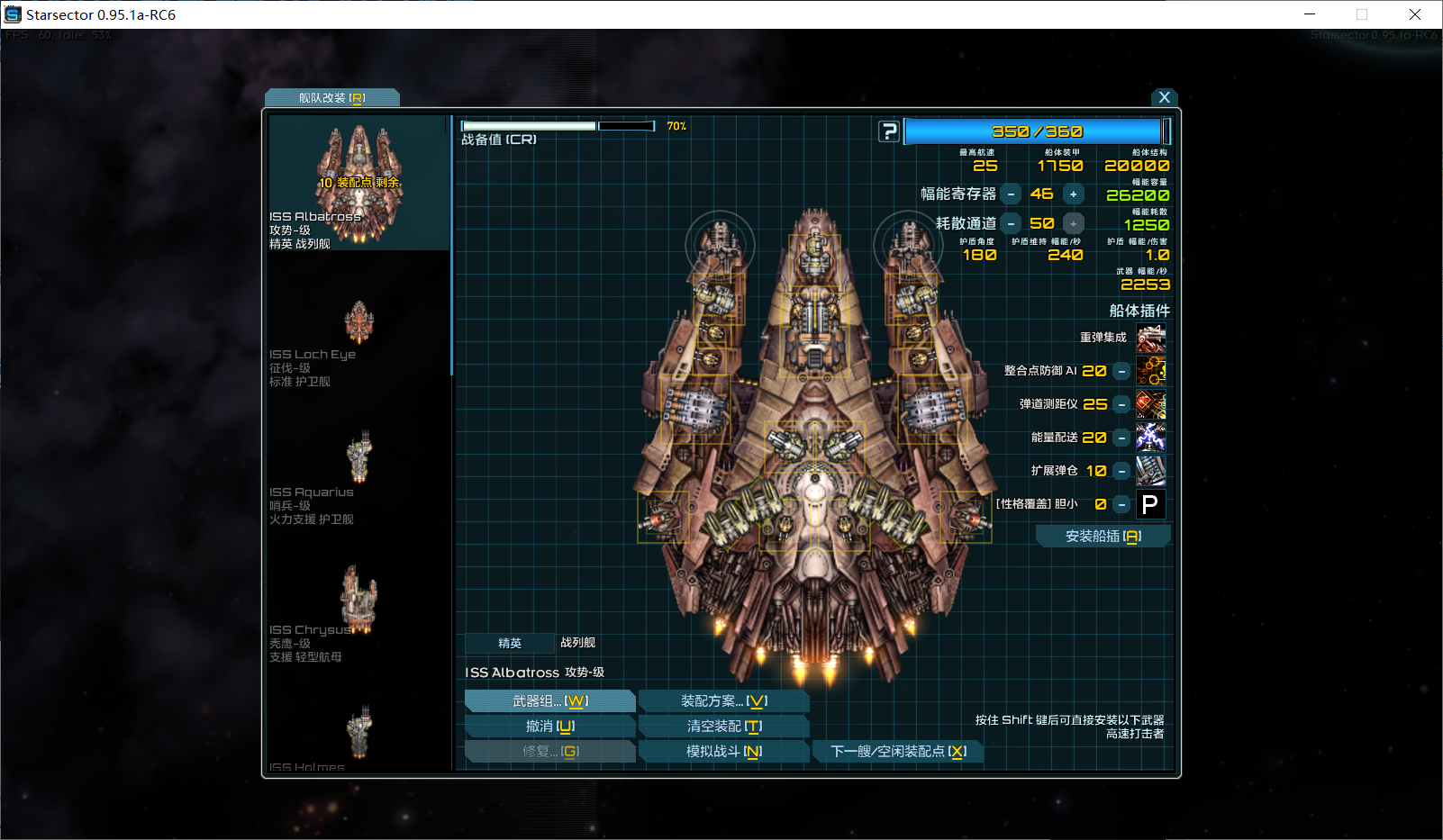This screenshot has height=840, width=1443.
Task: Decrease 耗散通道 flux vents by one
Action: [1012, 224]
